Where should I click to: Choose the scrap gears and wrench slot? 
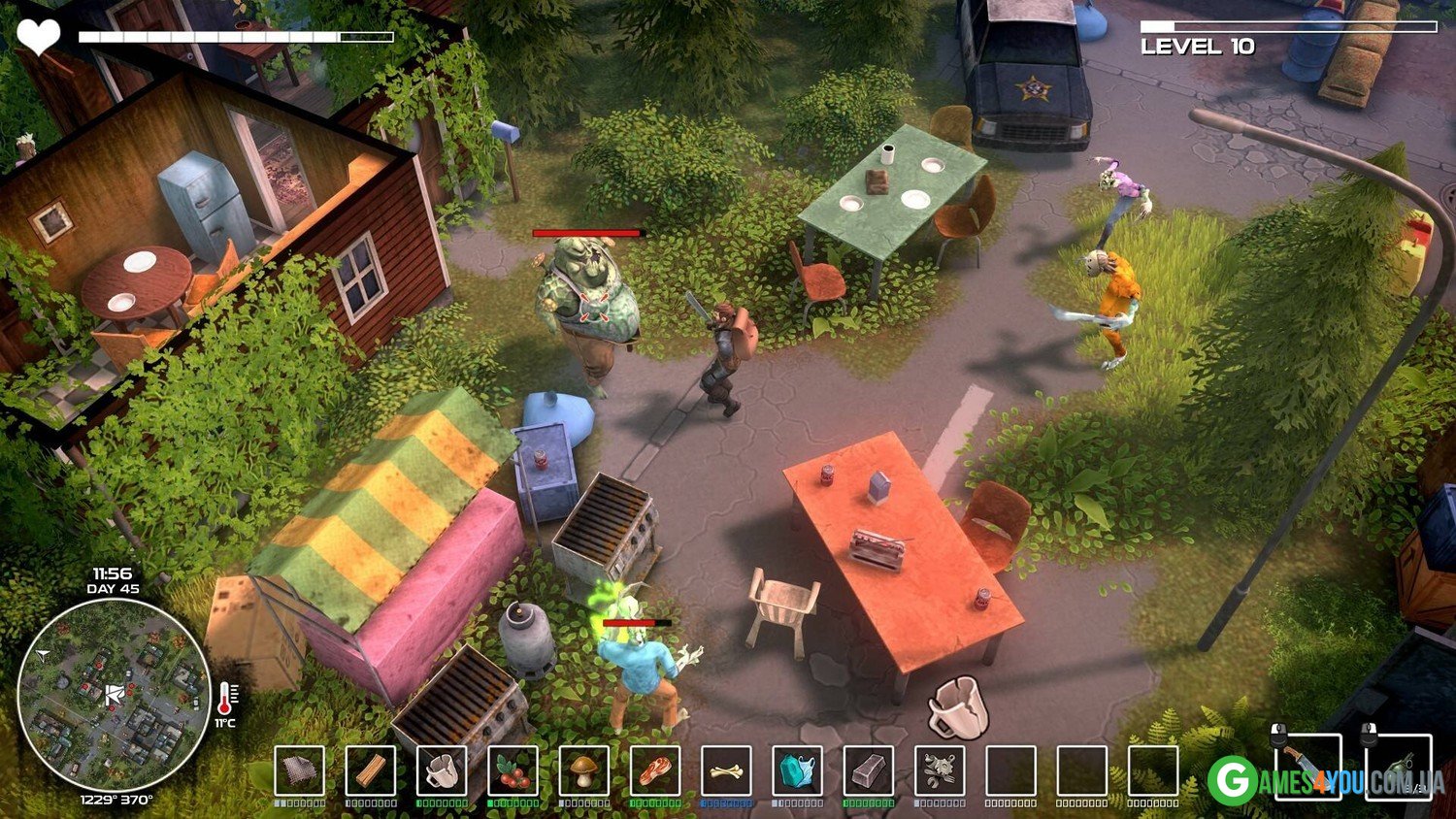[x=940, y=771]
